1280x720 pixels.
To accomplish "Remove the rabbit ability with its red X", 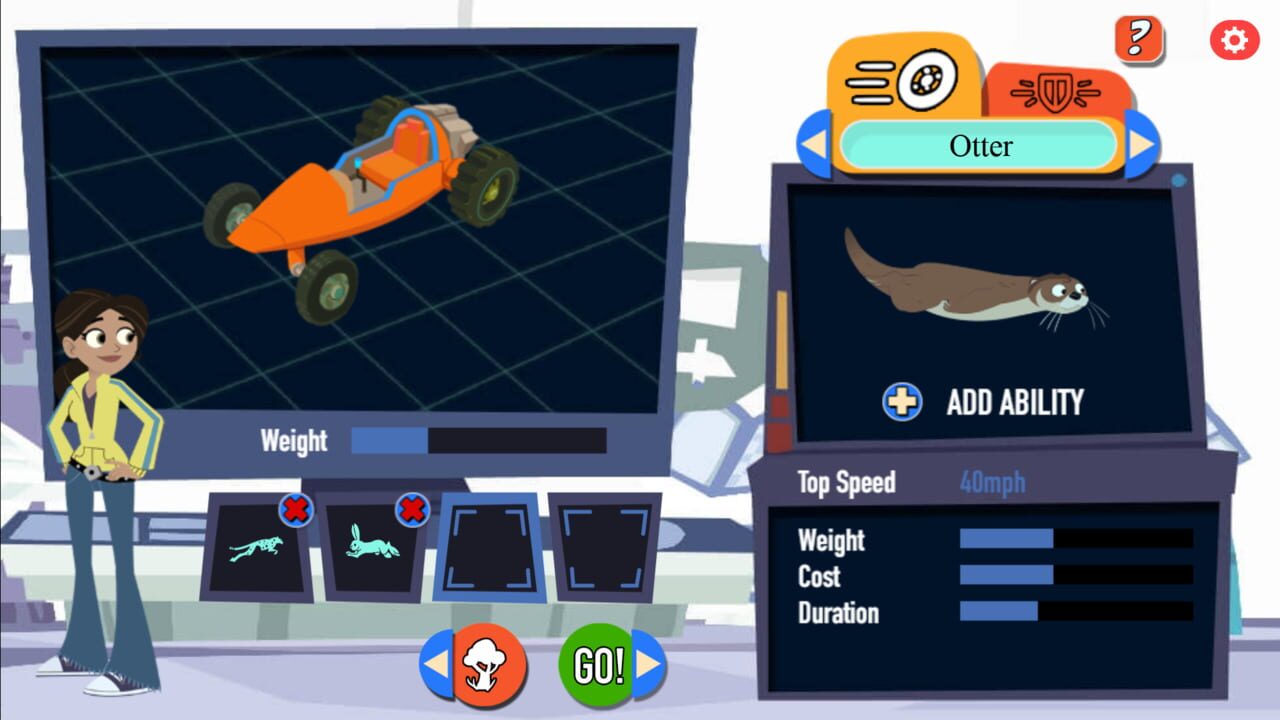I will pos(410,511).
